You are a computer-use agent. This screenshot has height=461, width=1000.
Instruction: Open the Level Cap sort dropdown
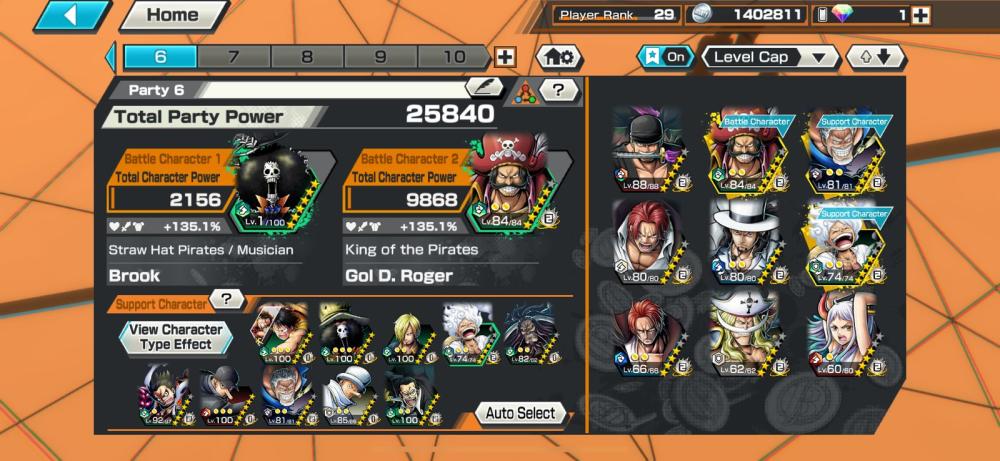pos(770,57)
